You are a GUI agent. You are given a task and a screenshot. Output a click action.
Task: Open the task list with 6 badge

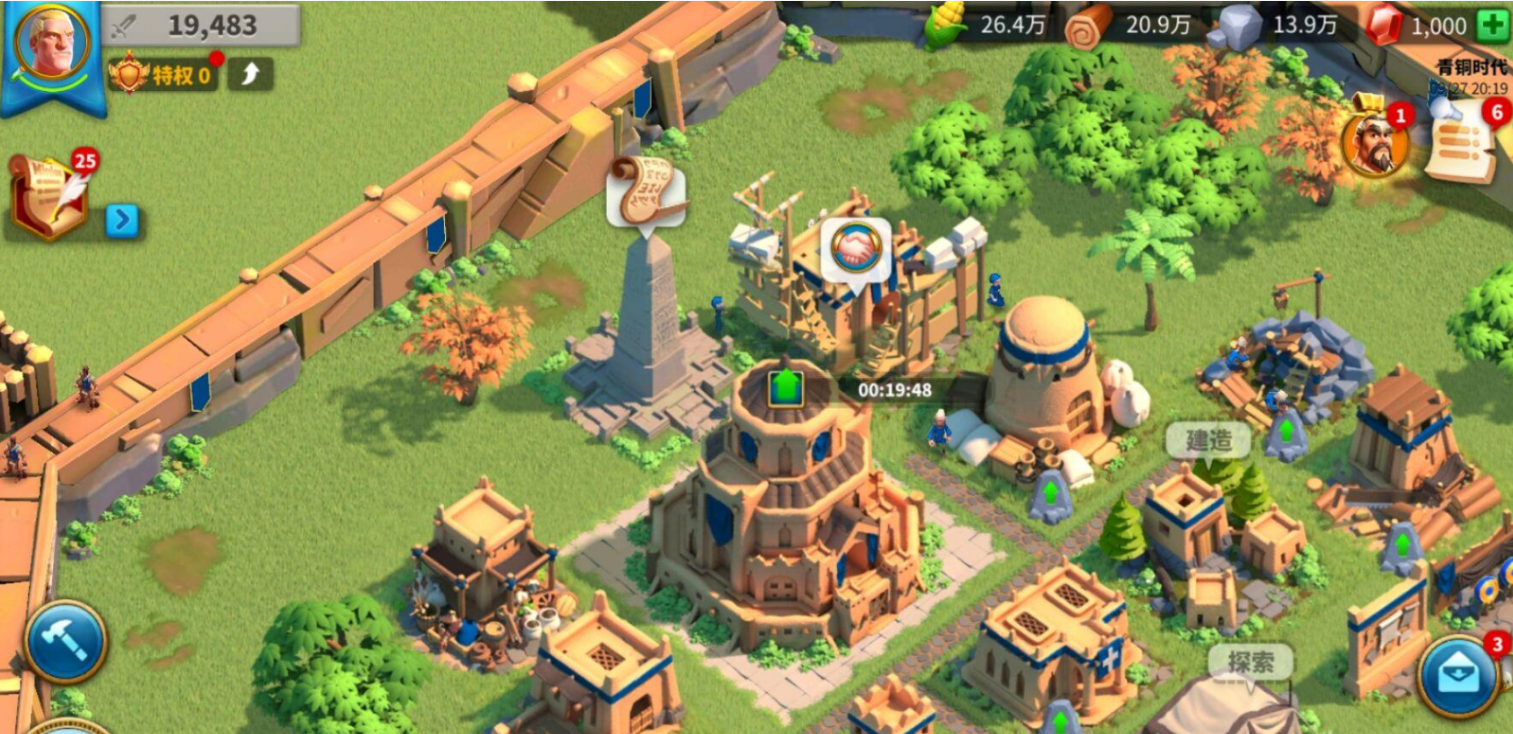(x=1460, y=143)
